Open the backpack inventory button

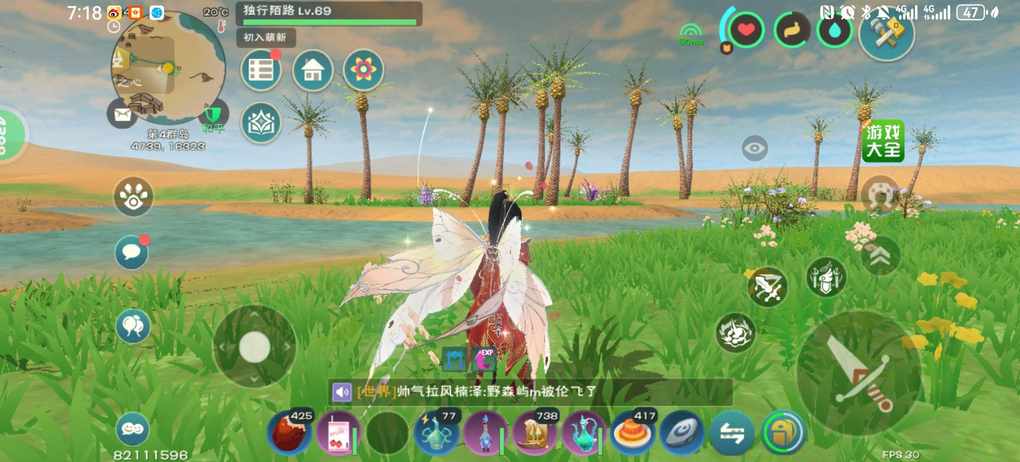783,433
